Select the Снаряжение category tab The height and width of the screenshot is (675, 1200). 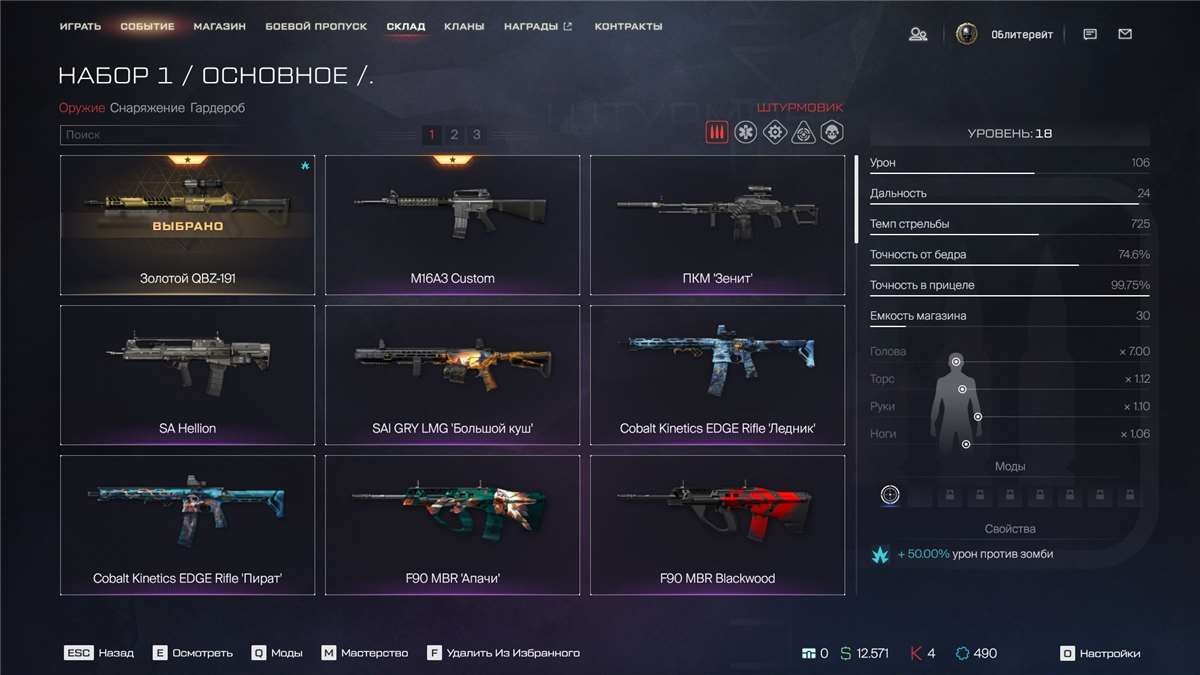147,108
